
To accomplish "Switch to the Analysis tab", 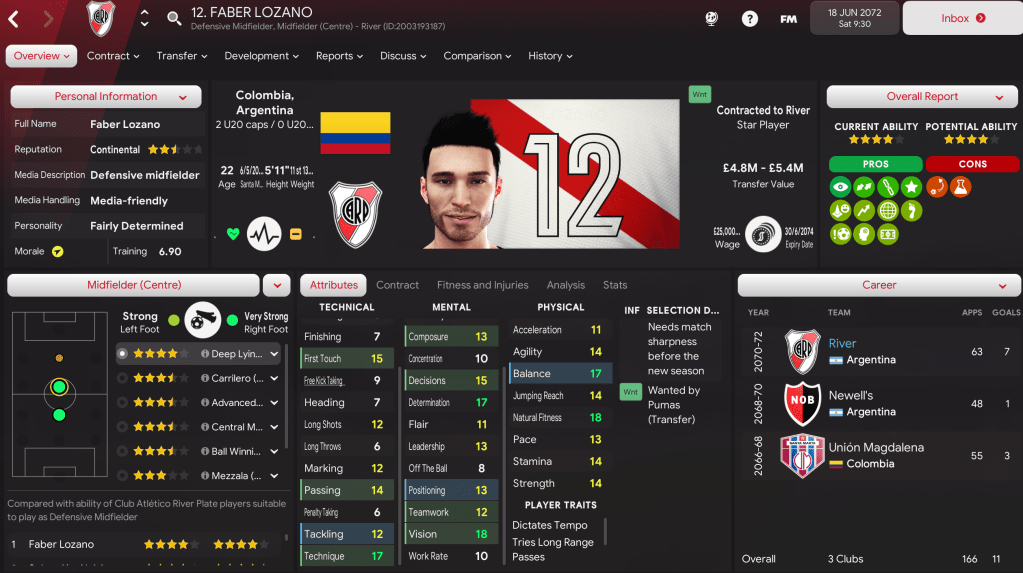I will (x=566, y=285).
